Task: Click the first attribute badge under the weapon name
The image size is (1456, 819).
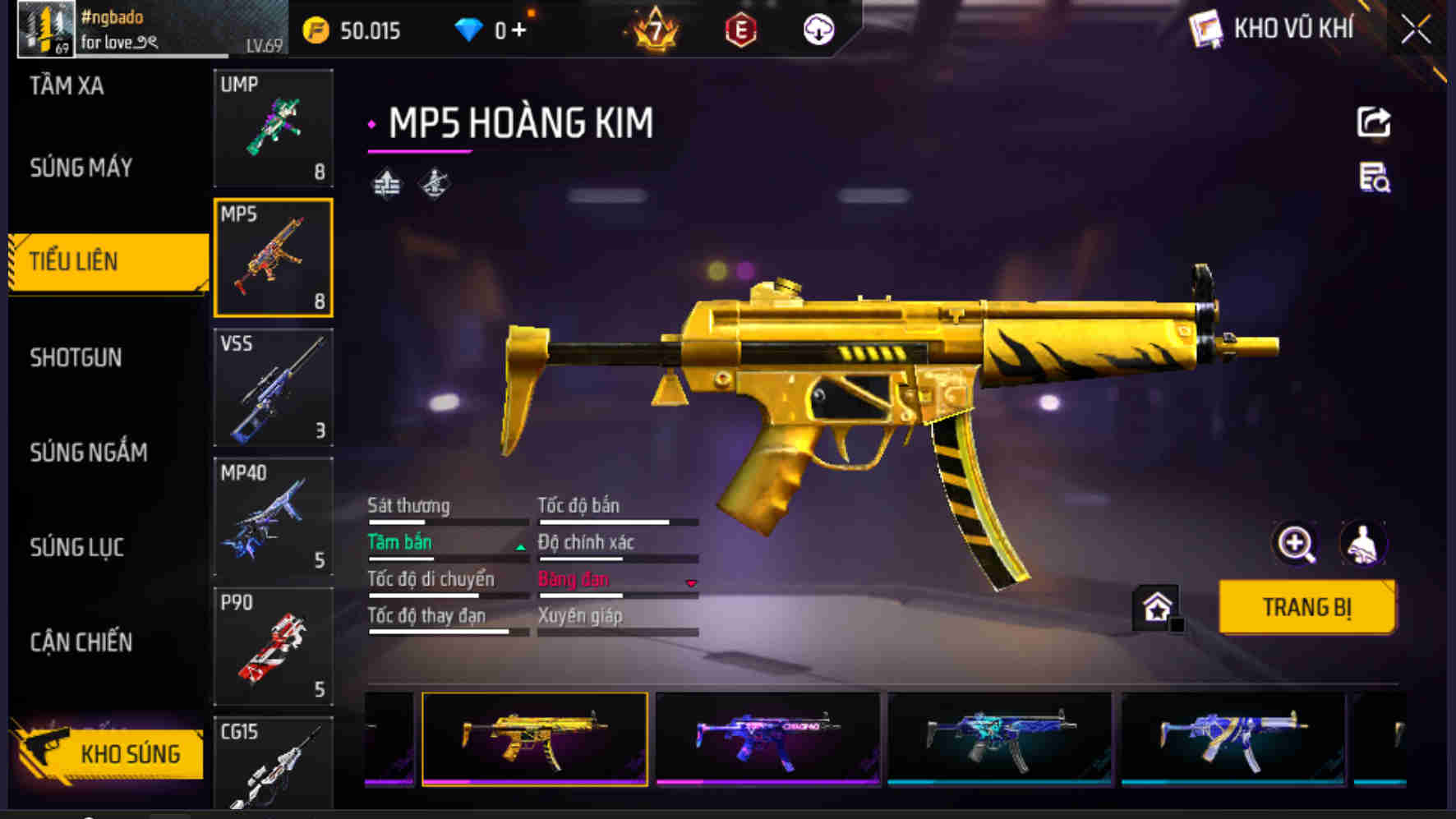Action: click(387, 182)
